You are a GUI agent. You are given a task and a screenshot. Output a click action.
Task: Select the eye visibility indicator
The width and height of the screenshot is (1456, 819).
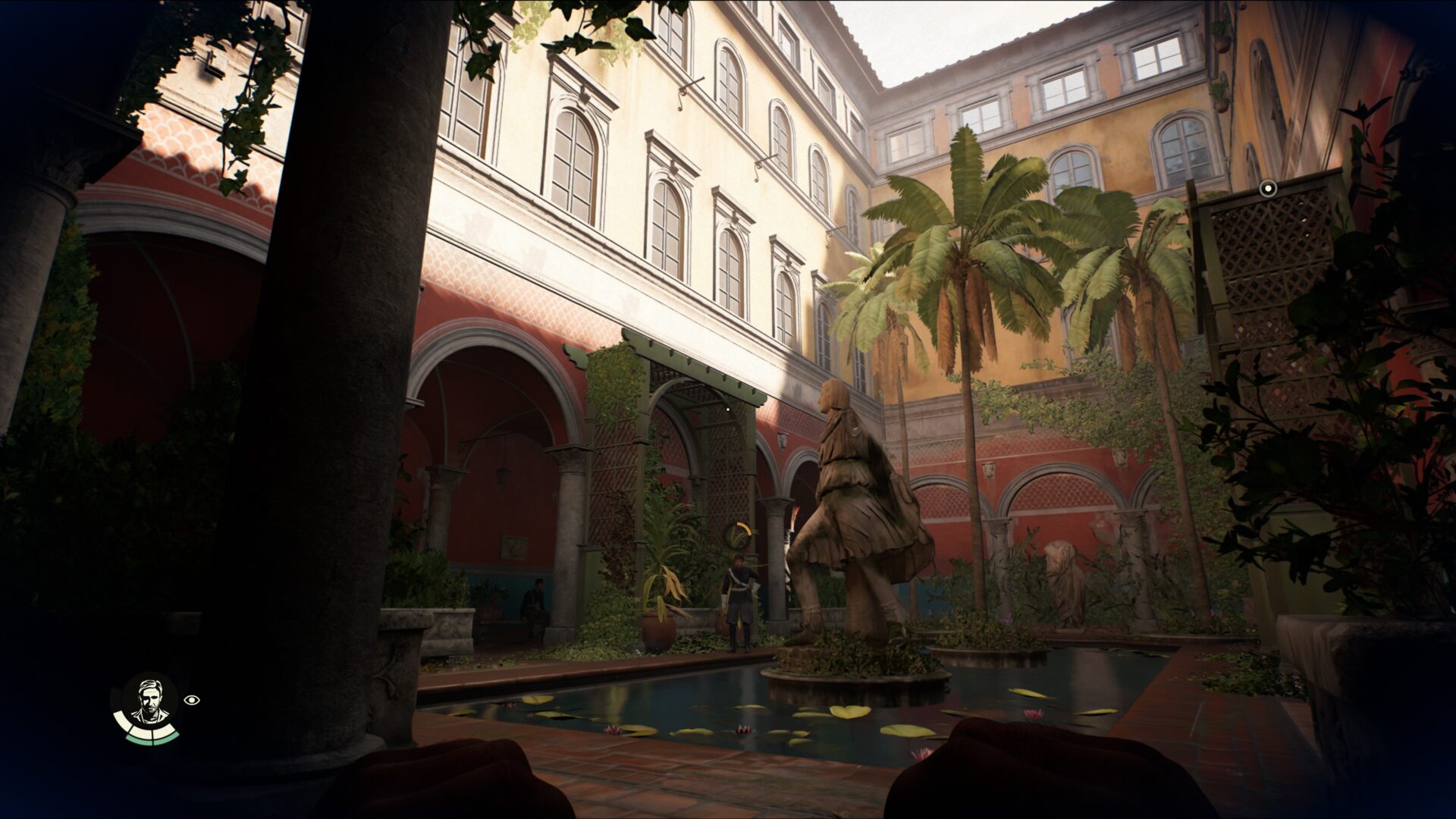pyautogui.click(x=193, y=701)
